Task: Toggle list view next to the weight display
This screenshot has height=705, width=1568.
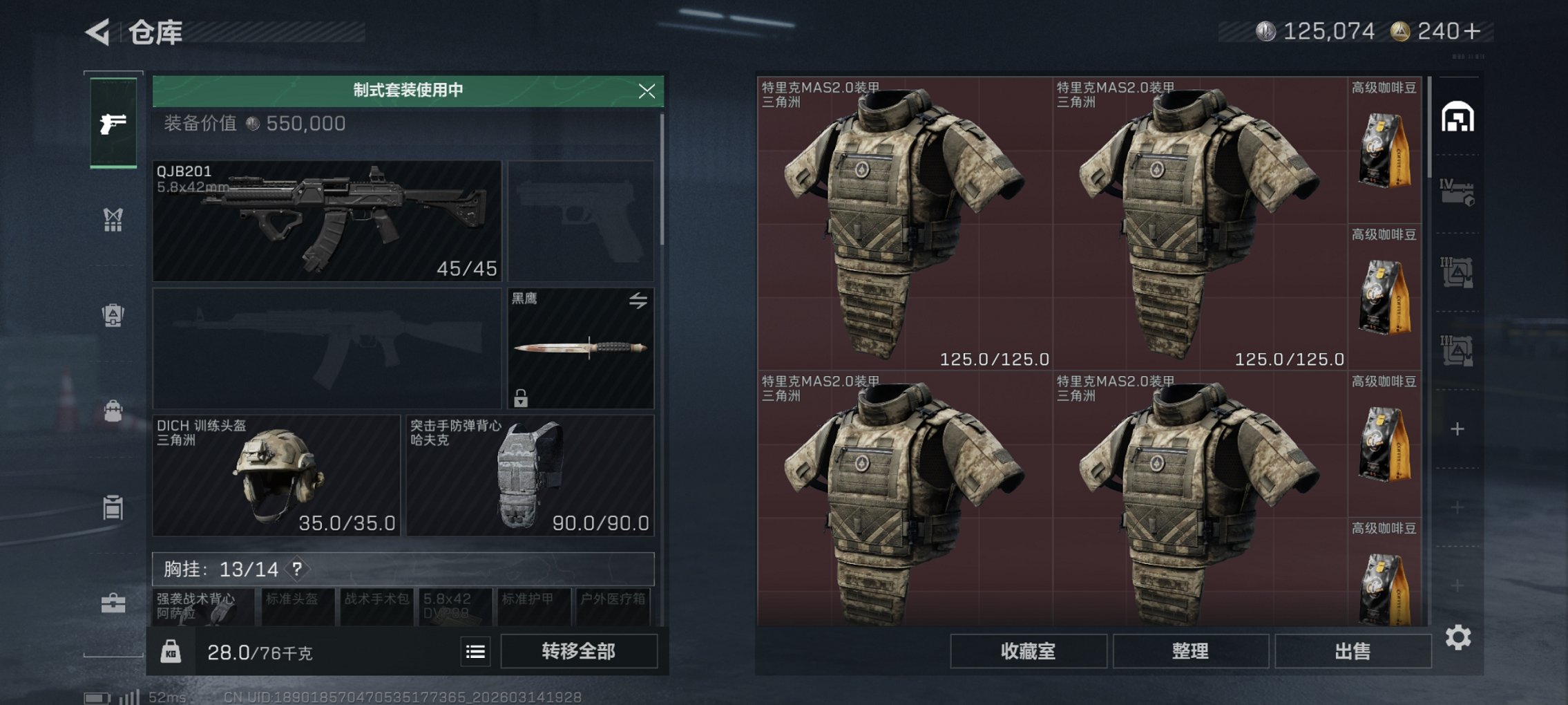Action: [x=476, y=651]
